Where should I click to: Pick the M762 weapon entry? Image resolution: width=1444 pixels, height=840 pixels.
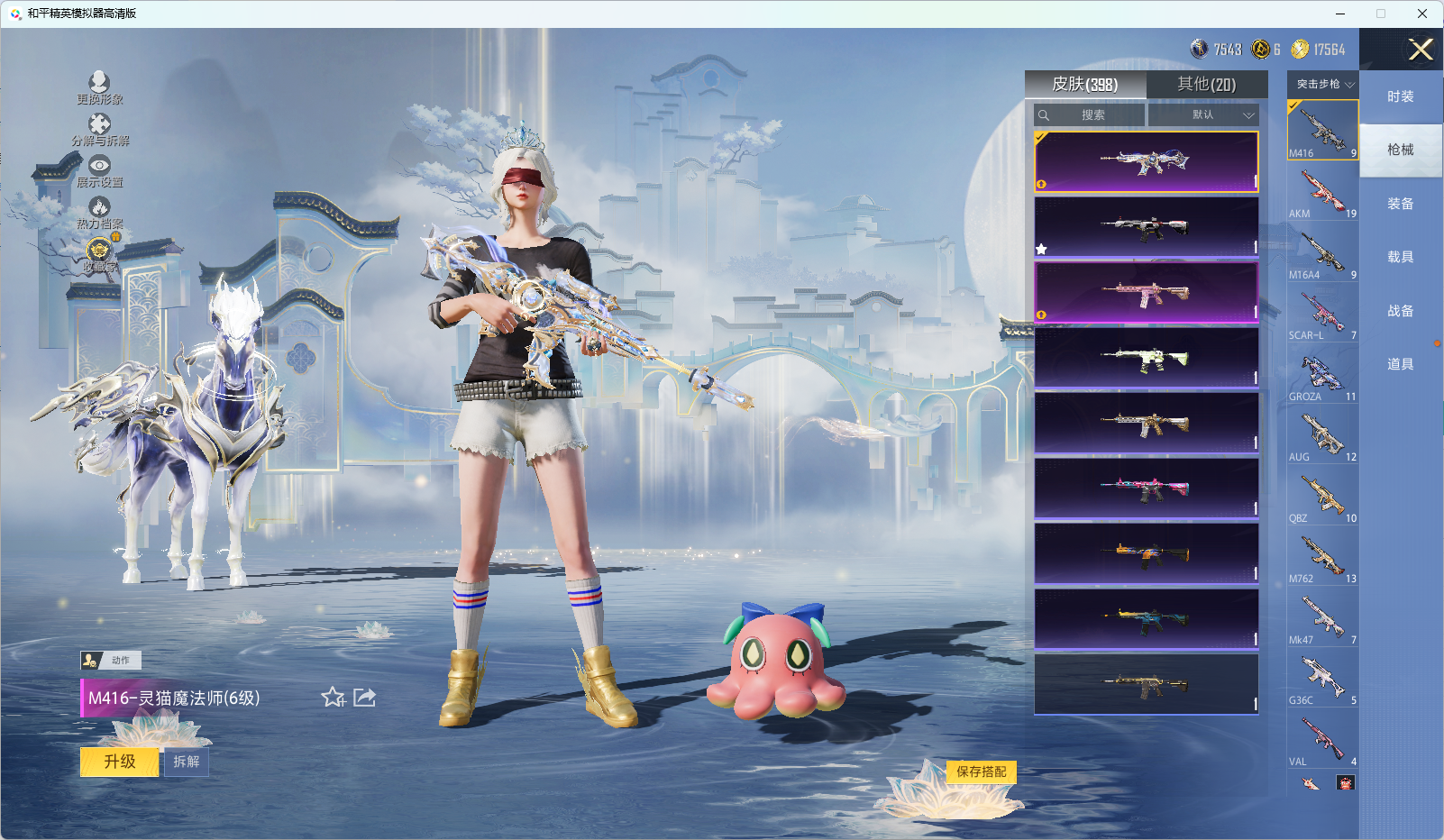1322,559
